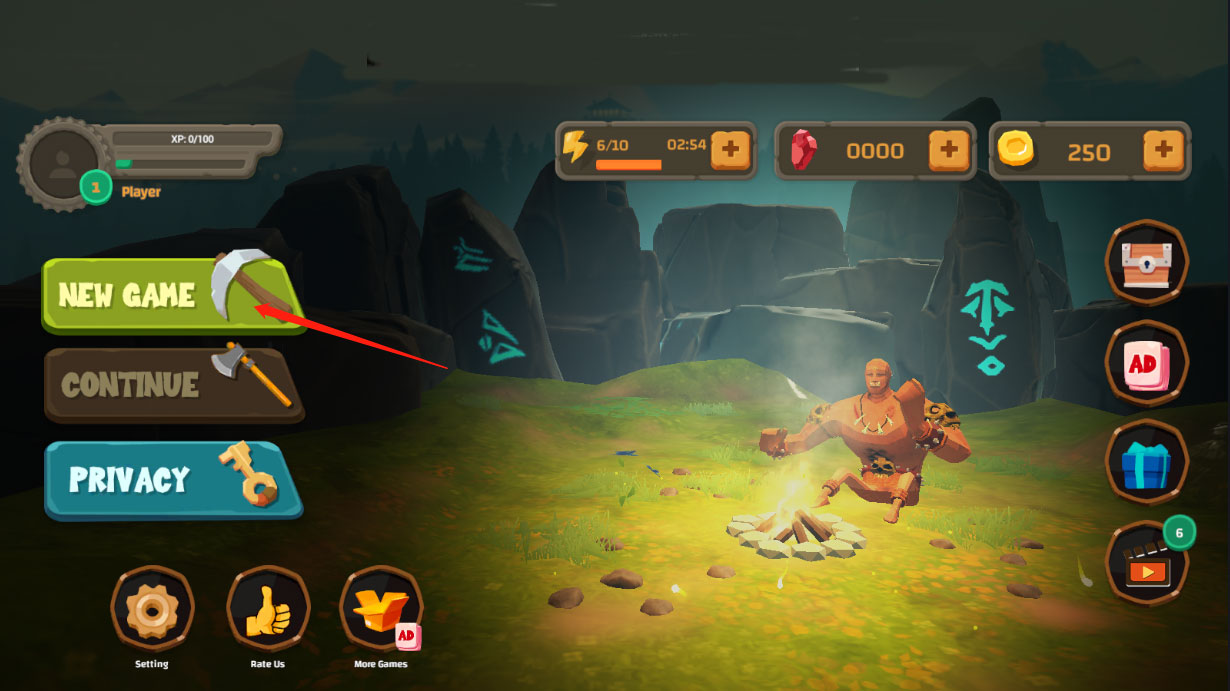Select the pink AD card icon

pos(1146,363)
